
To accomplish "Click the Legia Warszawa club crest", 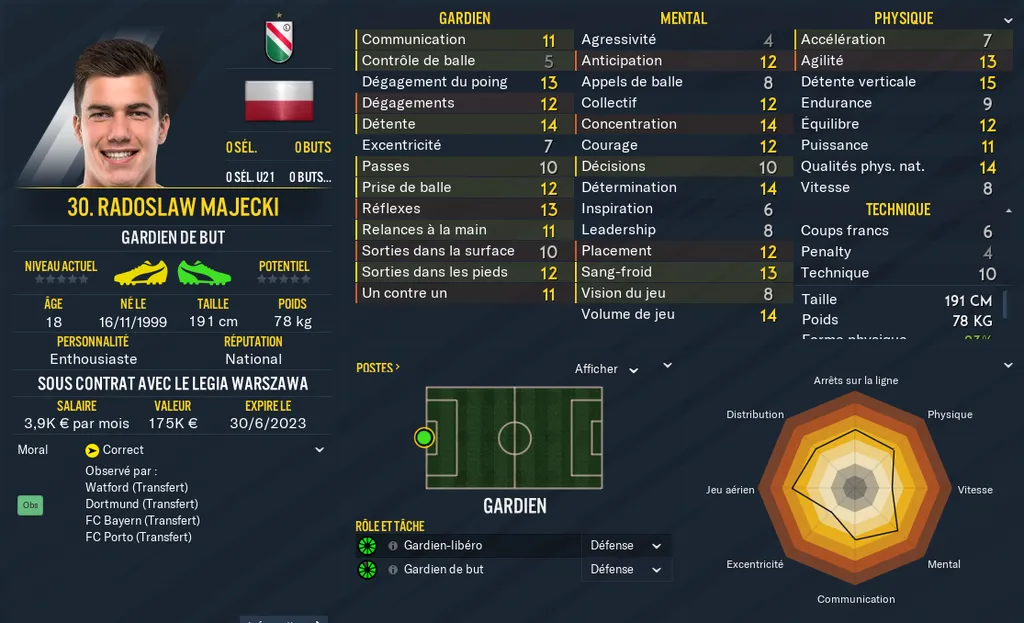I will pos(278,38).
